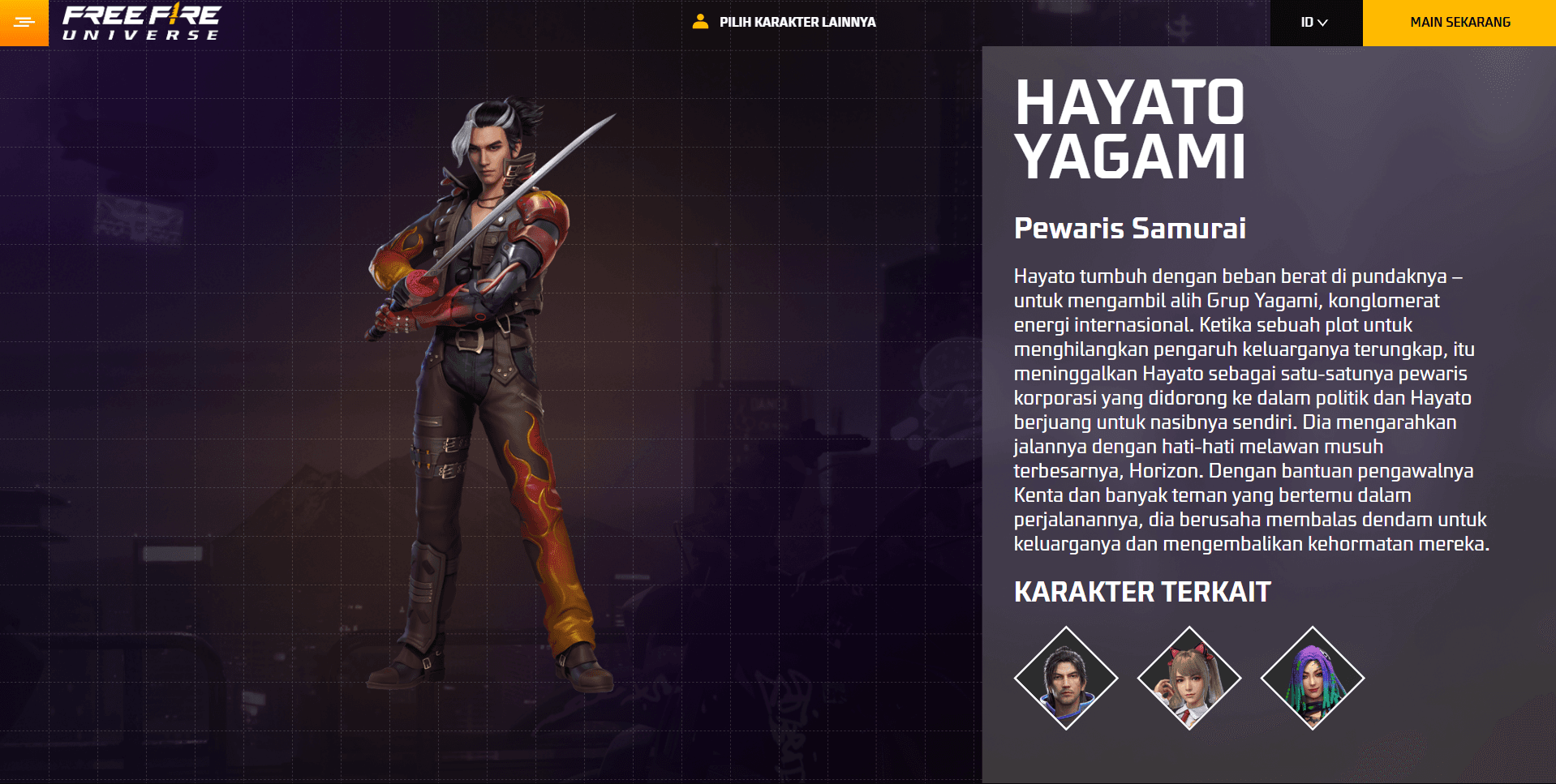This screenshot has width=1556, height=784.
Task: Click the PILIH KARAKTER LAINNYA link
Action: (796, 23)
